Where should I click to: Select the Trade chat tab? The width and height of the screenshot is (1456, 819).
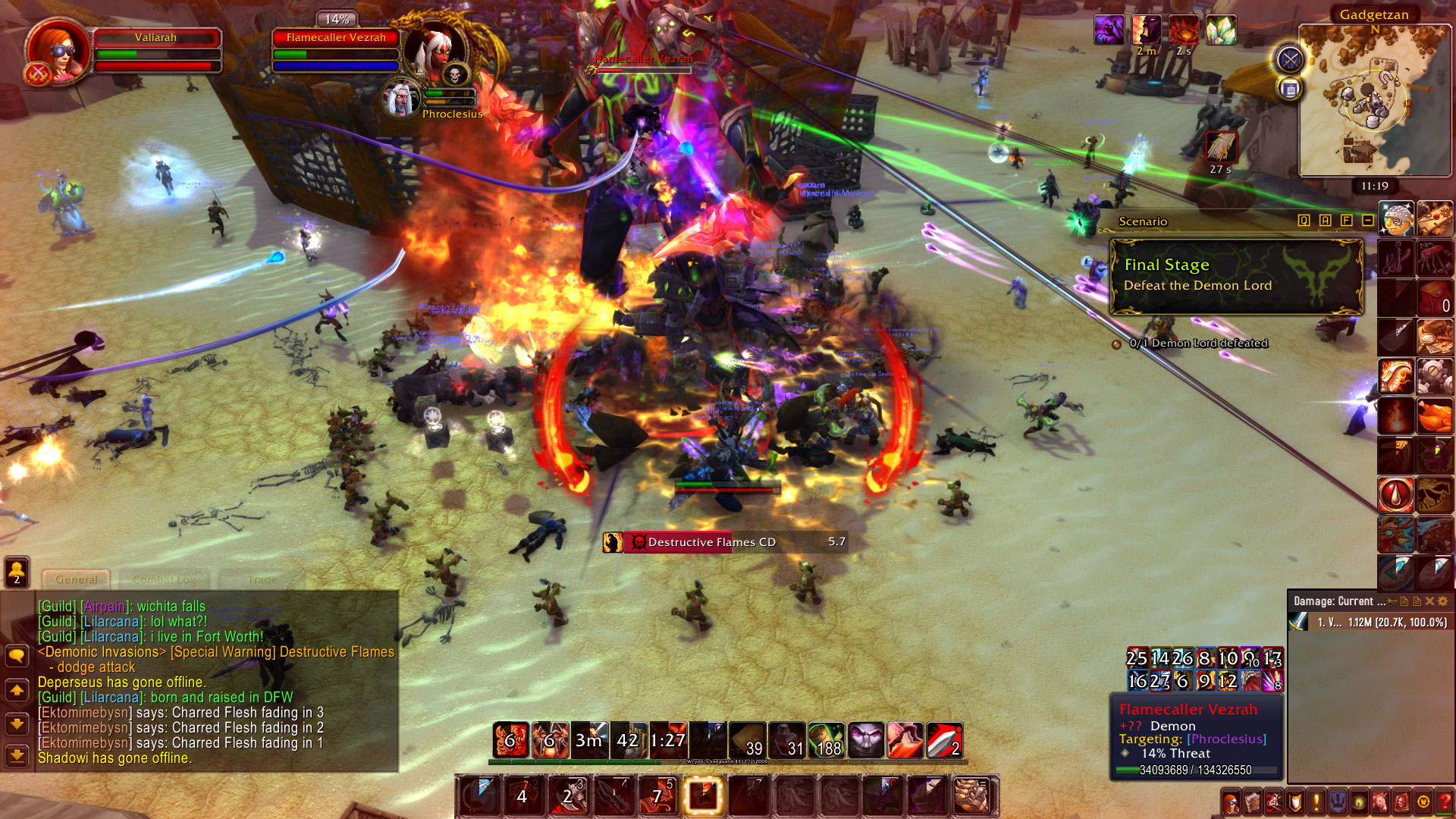tap(262, 579)
